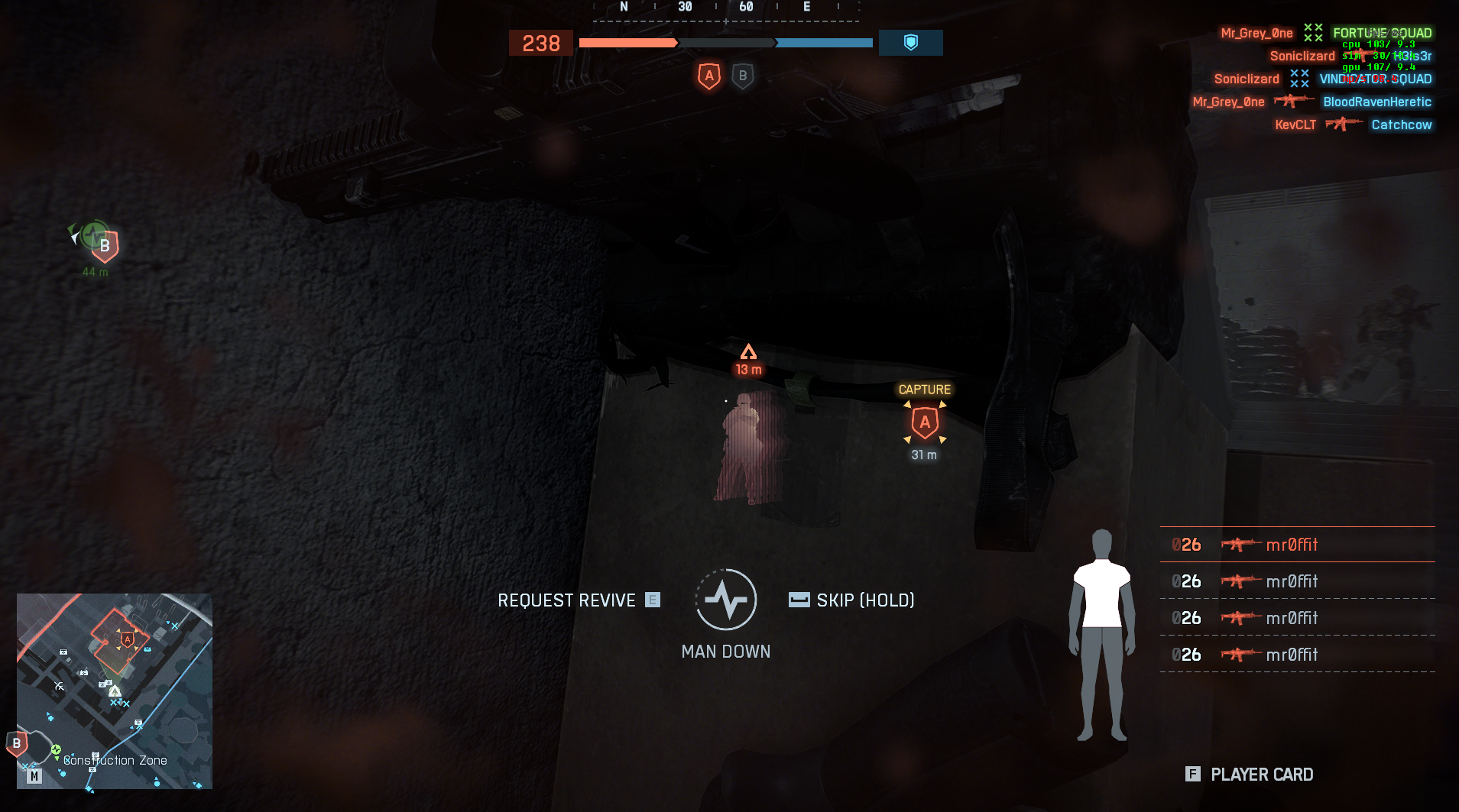This screenshot has height=812, width=1459.
Task: Select the Catchcow kill feed entry
Action: point(1401,125)
